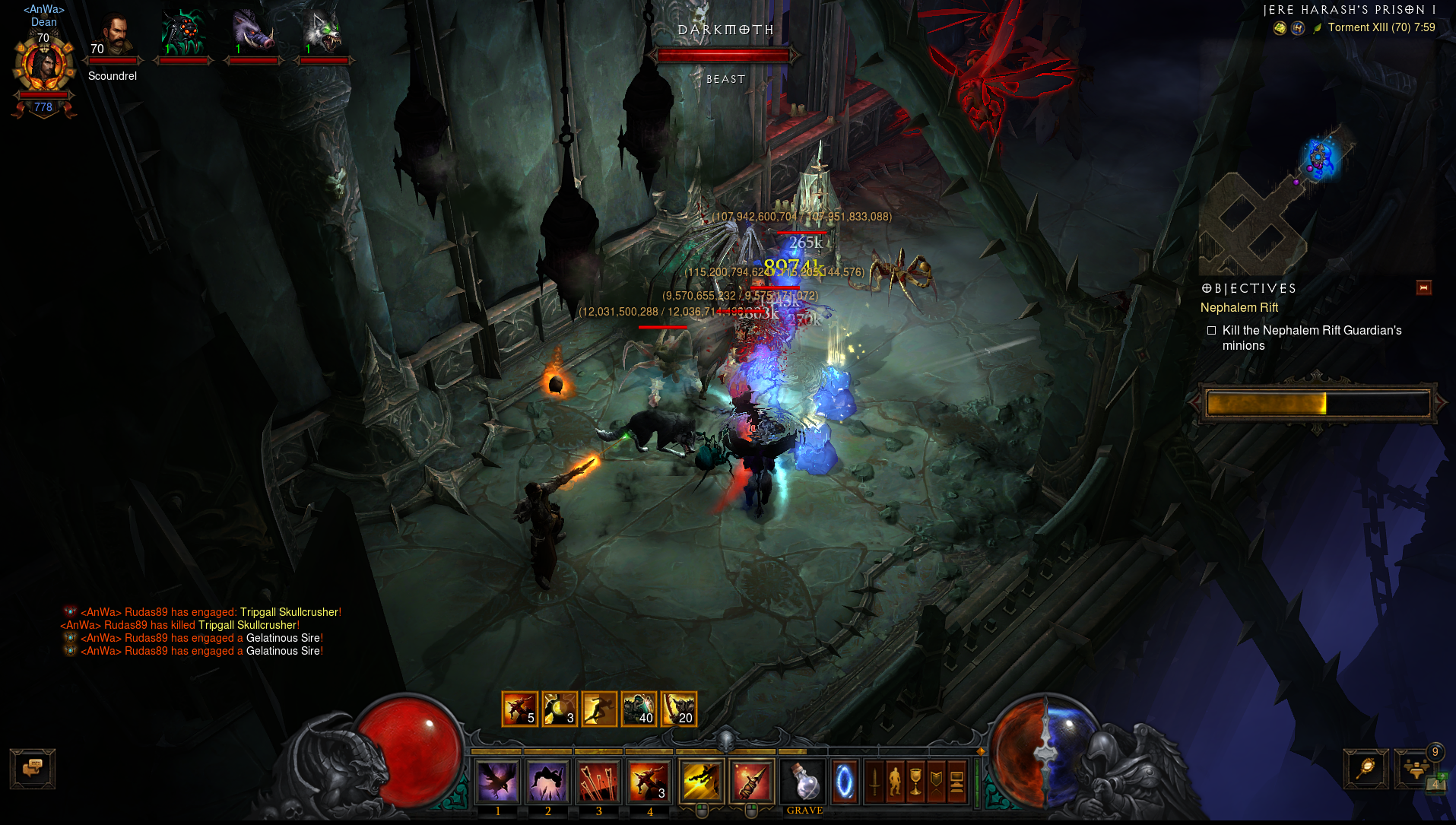Click Dean's player portrait
The height and width of the screenshot is (825, 1456).
43,67
